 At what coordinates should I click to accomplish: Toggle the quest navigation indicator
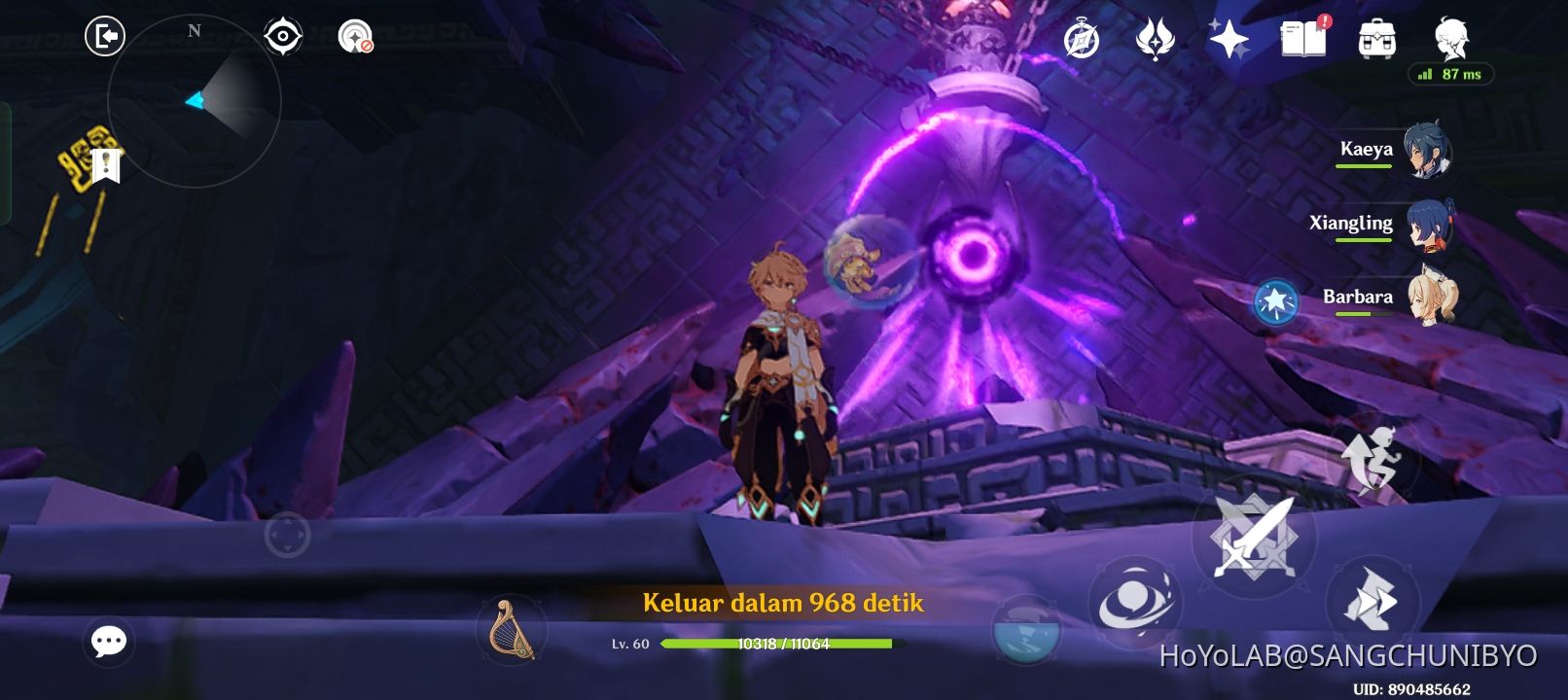(x=356, y=36)
